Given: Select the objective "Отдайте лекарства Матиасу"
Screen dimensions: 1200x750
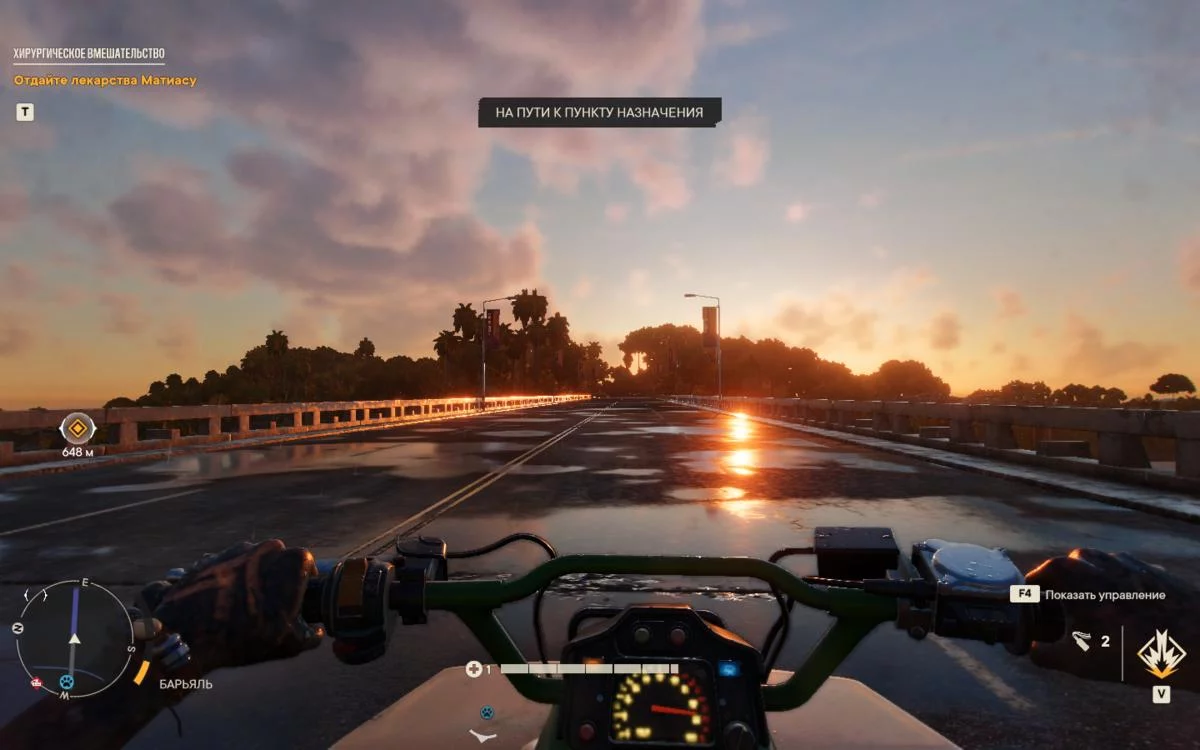Looking at the screenshot, I should point(105,80).
